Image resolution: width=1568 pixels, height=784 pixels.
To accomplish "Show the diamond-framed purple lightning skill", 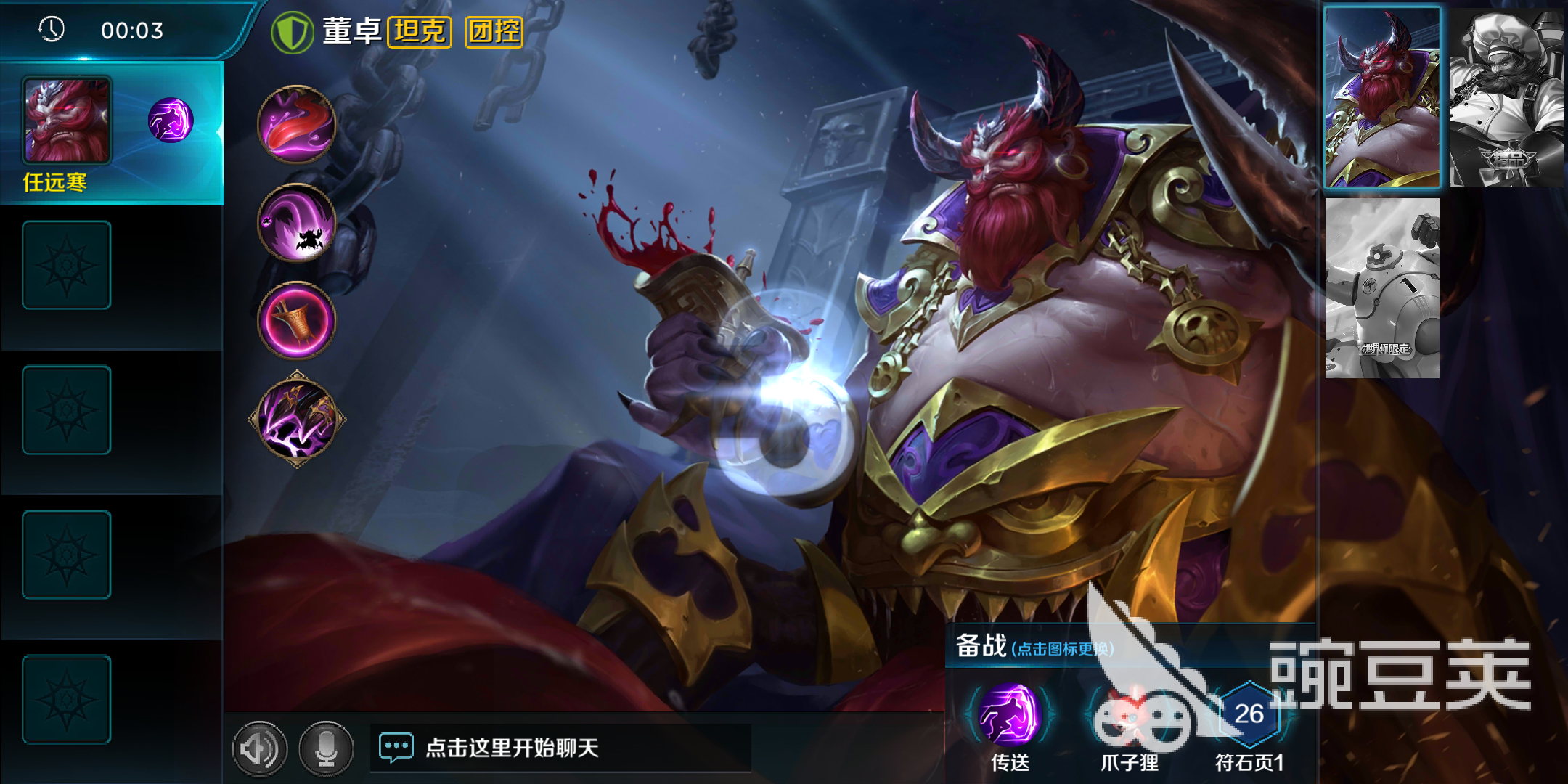I will [x=297, y=420].
